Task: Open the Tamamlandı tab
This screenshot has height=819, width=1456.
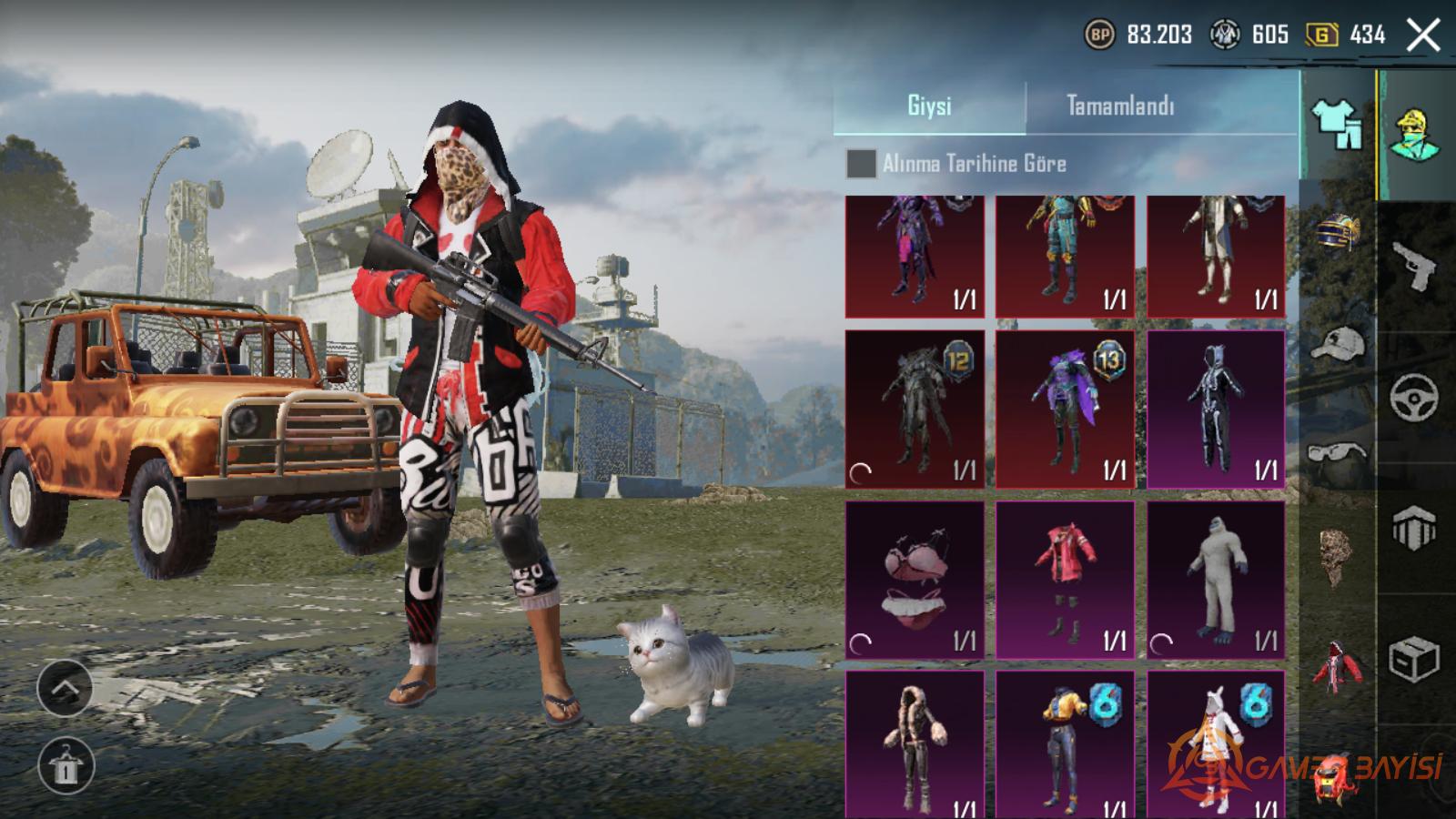Action: [x=1119, y=106]
